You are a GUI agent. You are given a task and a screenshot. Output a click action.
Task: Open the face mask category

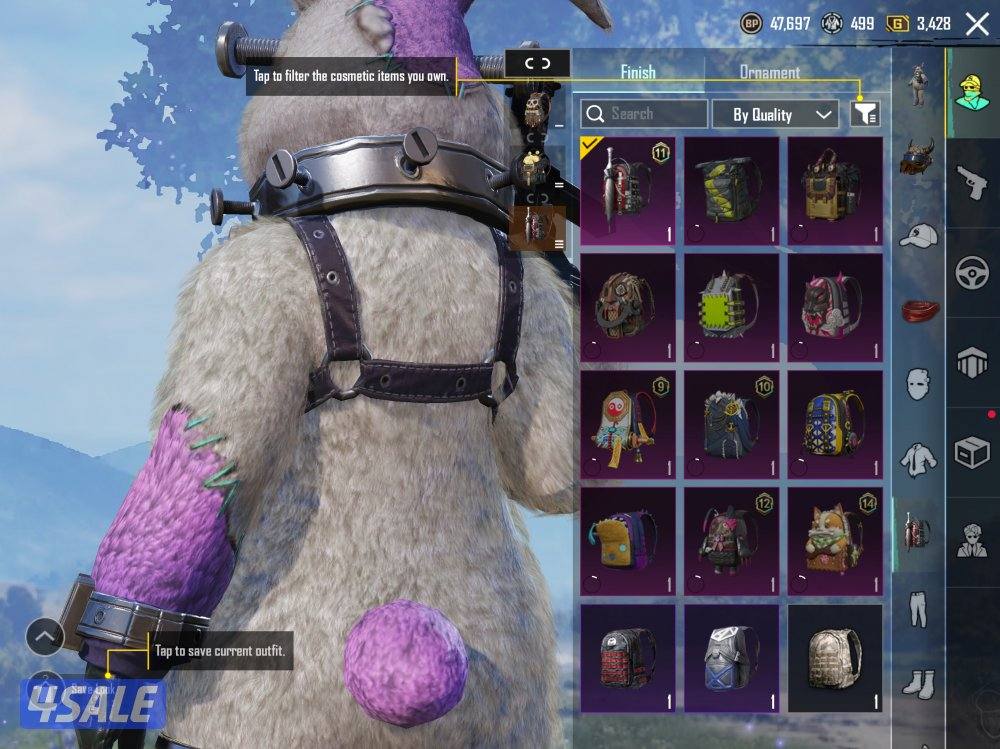click(917, 383)
